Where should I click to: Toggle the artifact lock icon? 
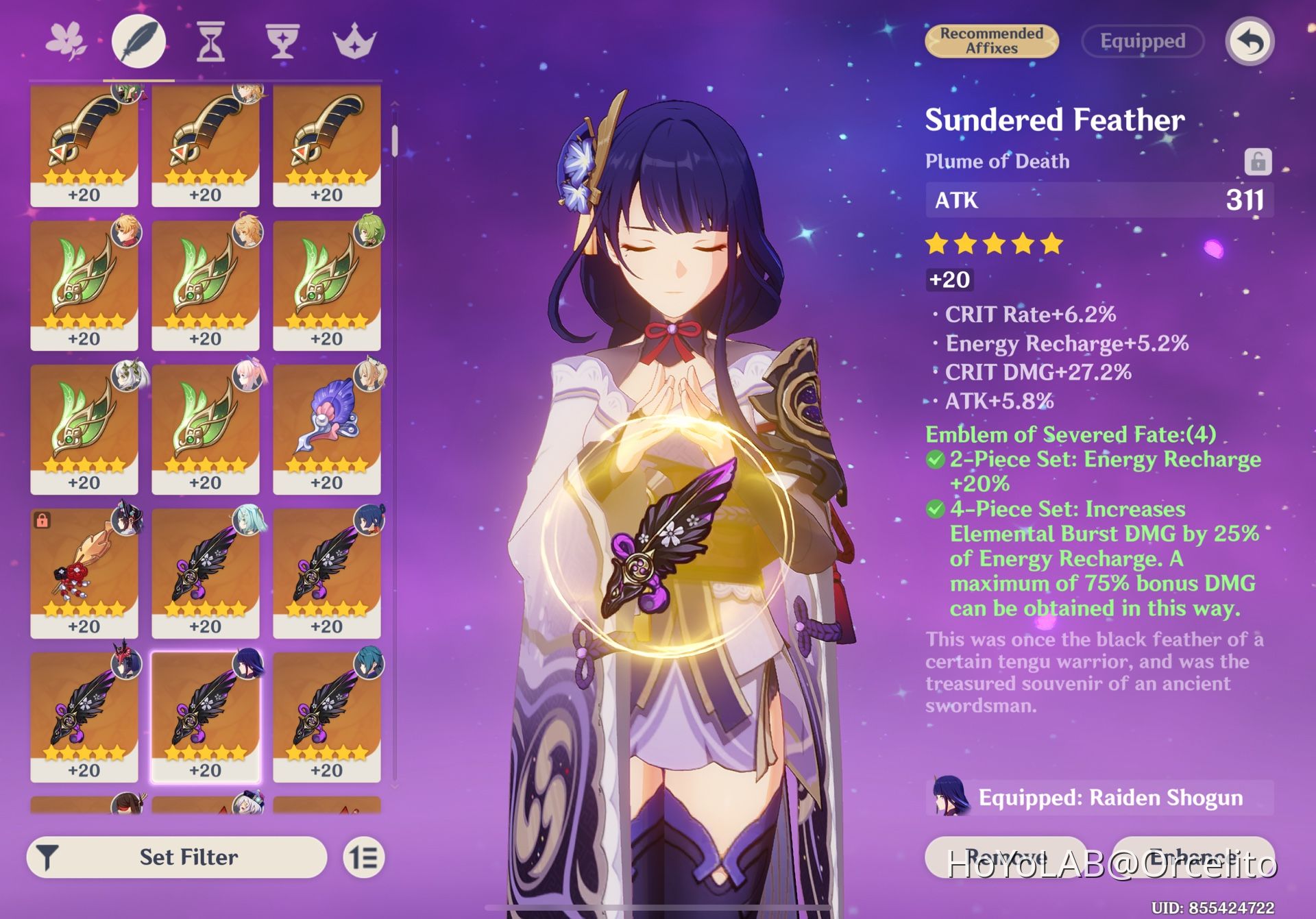tap(1258, 162)
